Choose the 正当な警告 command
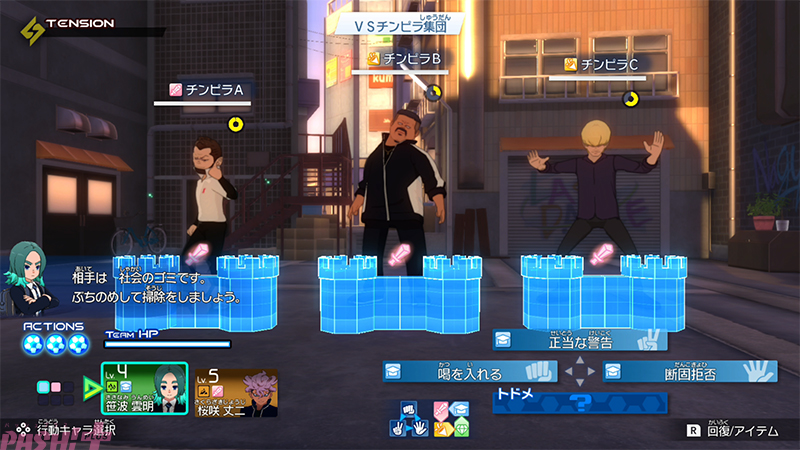Screen dimensions: 800x450 (x=580, y=341)
